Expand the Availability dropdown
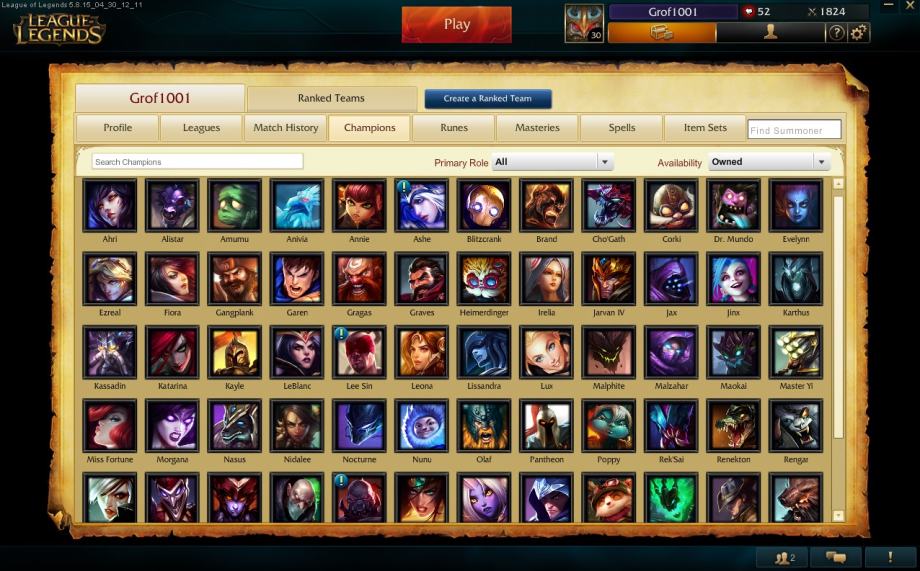Image resolution: width=920 pixels, height=571 pixels. (769, 162)
